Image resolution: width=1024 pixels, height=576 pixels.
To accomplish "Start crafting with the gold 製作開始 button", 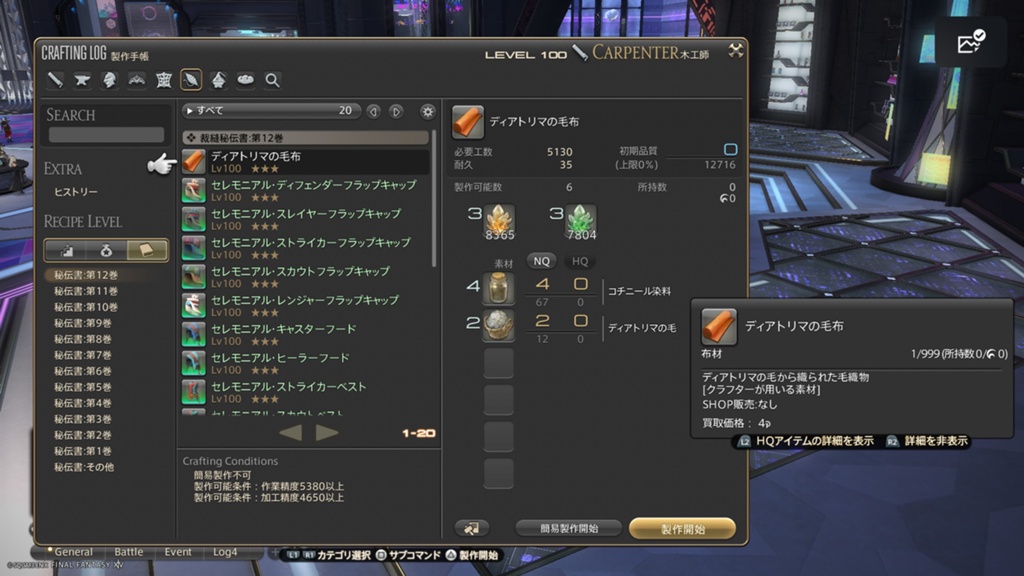I will (683, 528).
